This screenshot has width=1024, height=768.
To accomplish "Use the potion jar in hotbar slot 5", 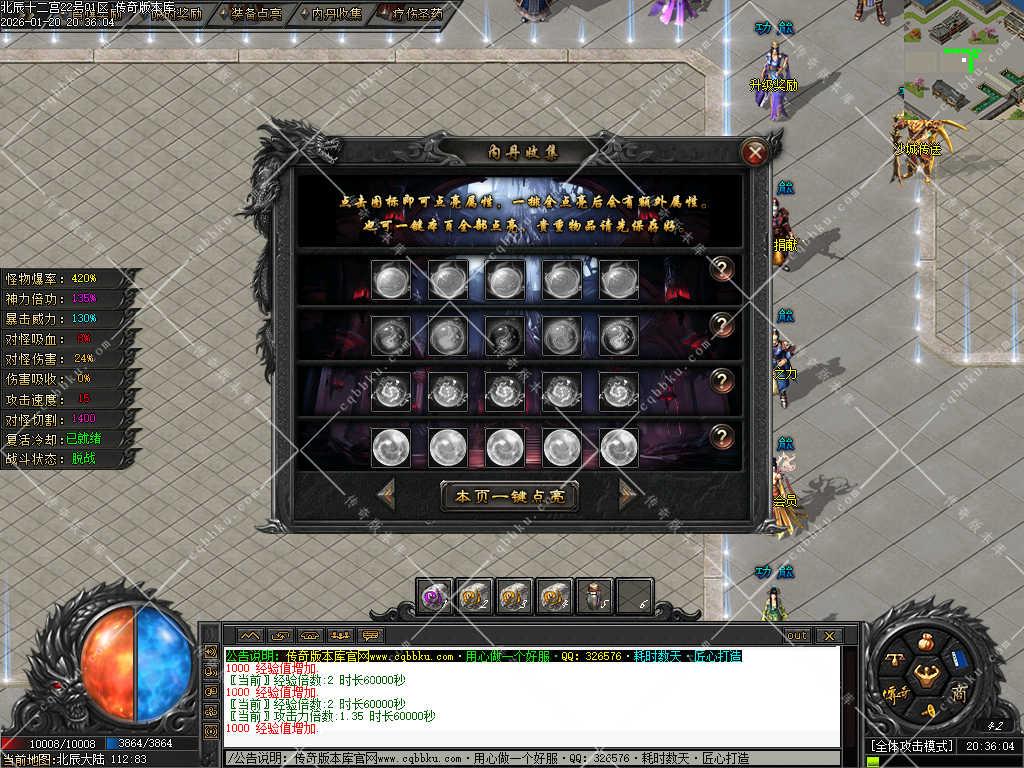I will click(594, 596).
